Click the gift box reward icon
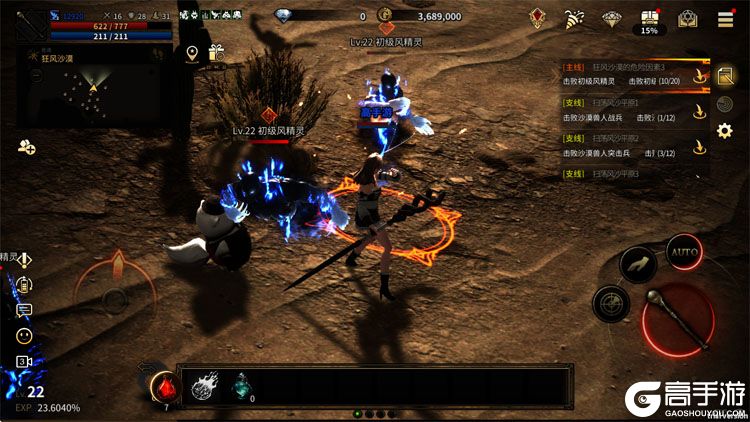The width and height of the screenshot is (750, 422). point(215,53)
